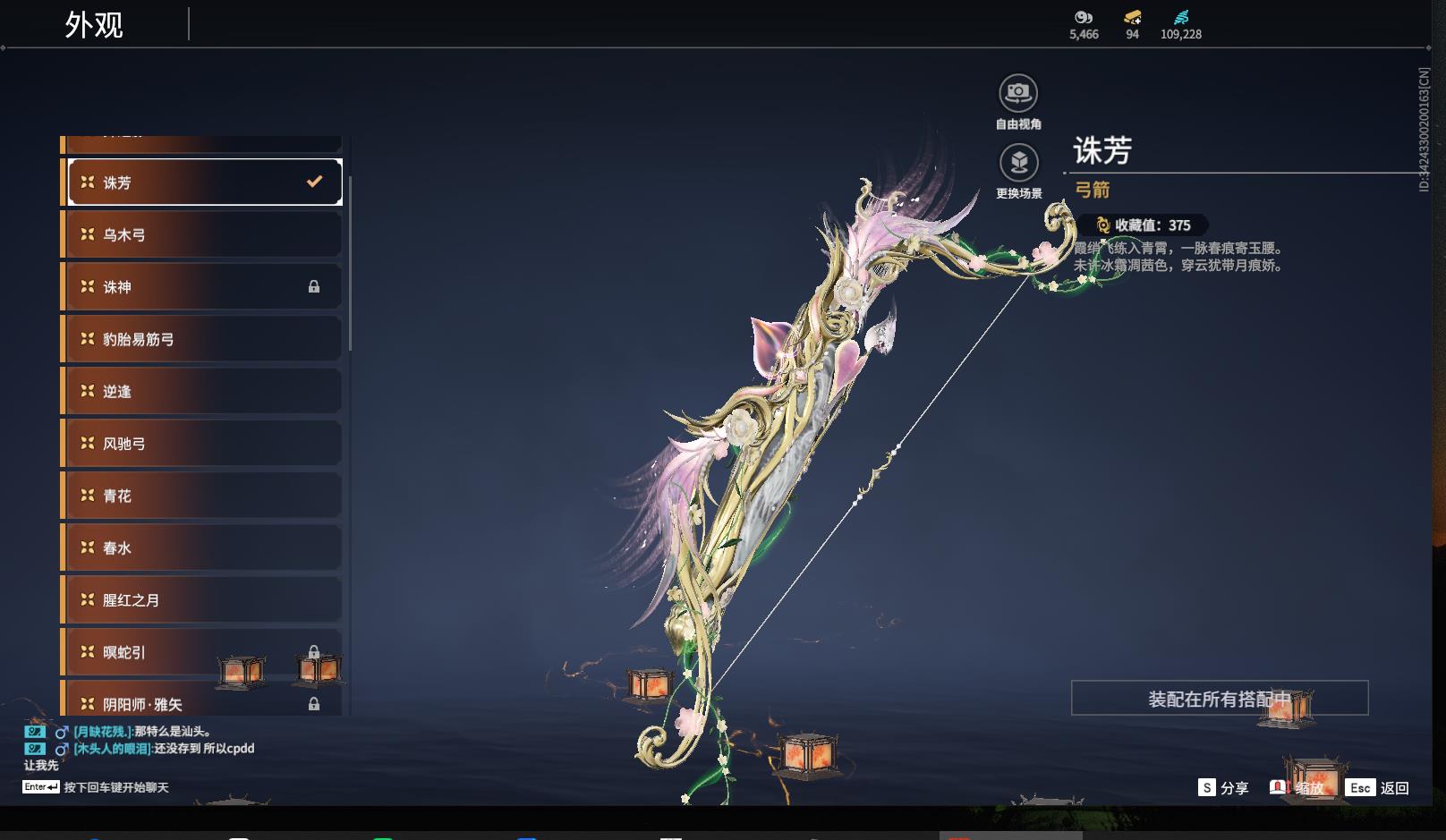1446x840 pixels.
Task: Choose the 乌木弓 bow appearance
Action: tap(204, 234)
